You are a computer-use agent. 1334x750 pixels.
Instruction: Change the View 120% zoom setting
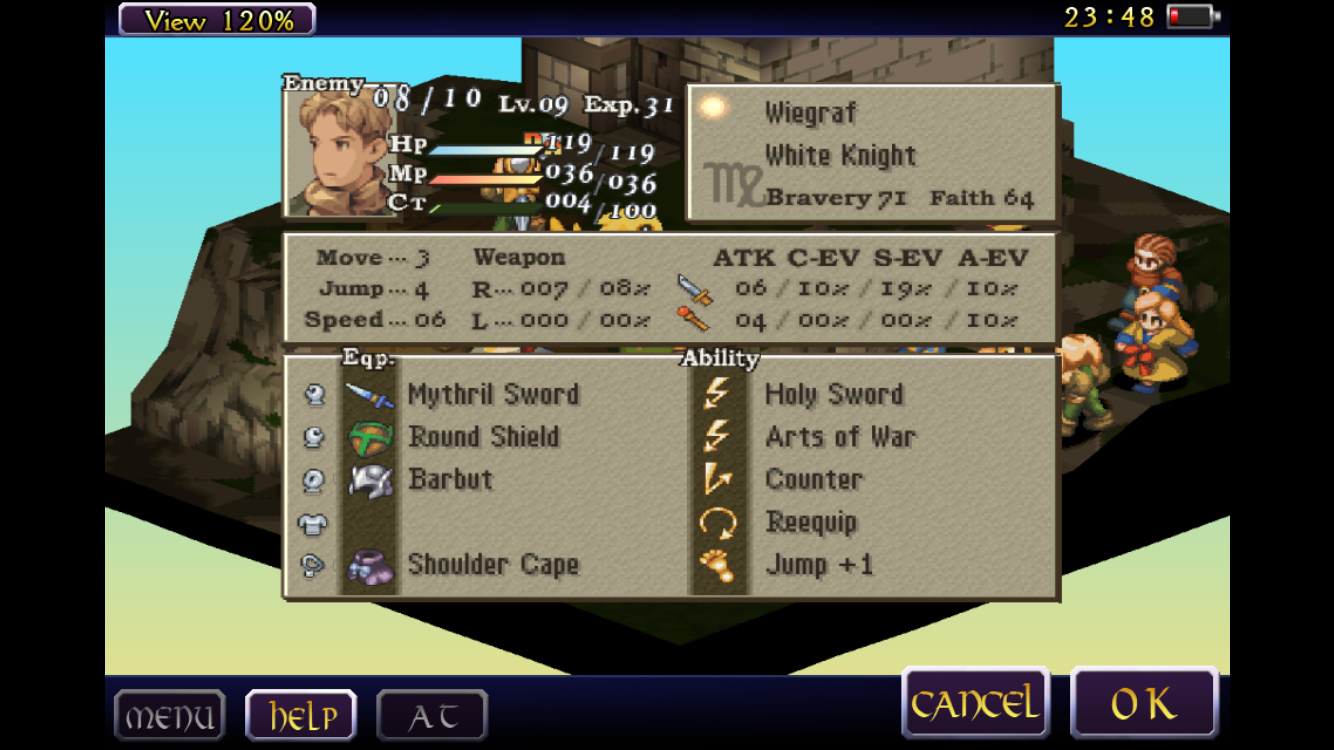[x=216, y=19]
